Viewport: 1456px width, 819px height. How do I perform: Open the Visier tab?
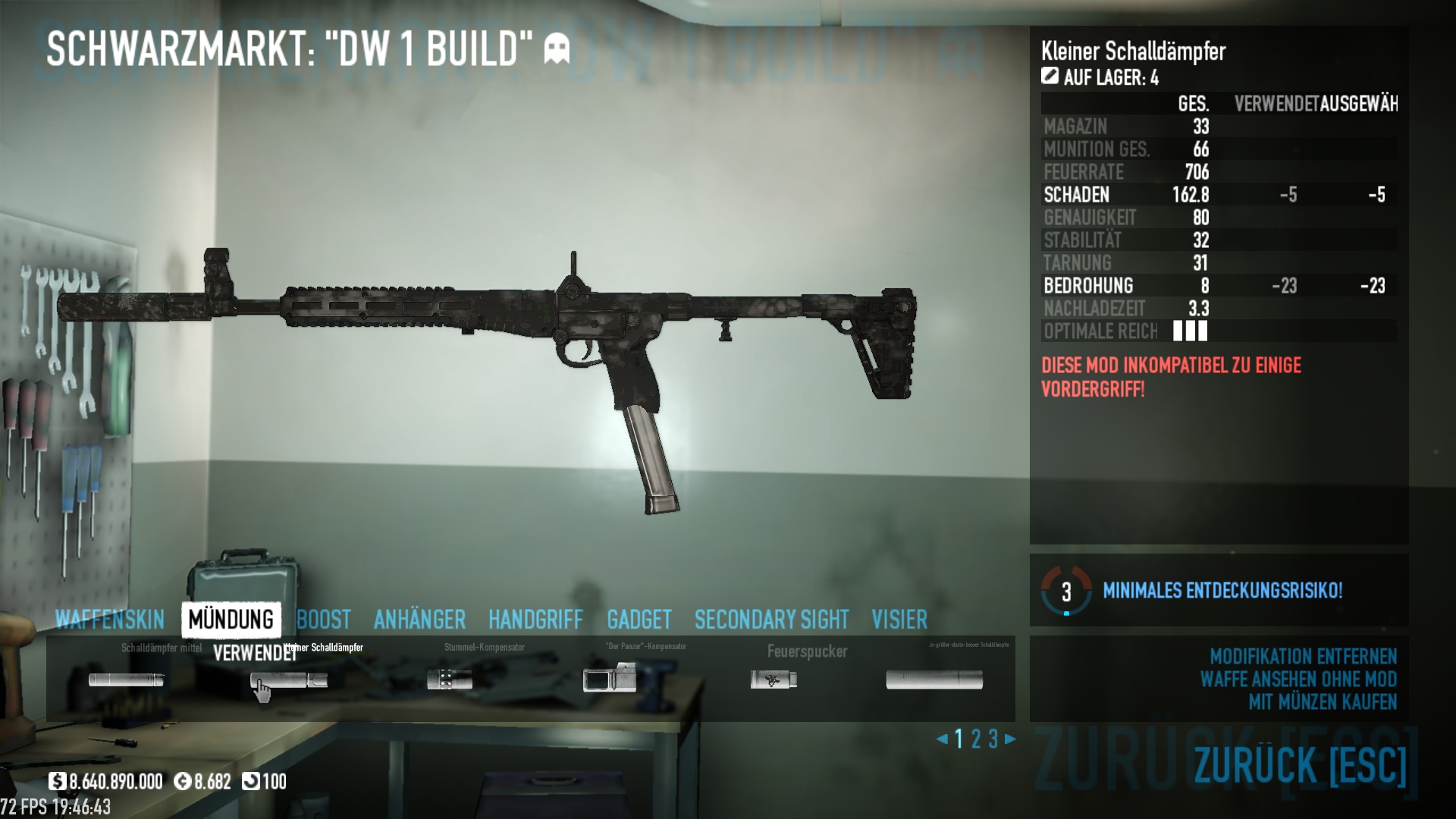pos(899,620)
